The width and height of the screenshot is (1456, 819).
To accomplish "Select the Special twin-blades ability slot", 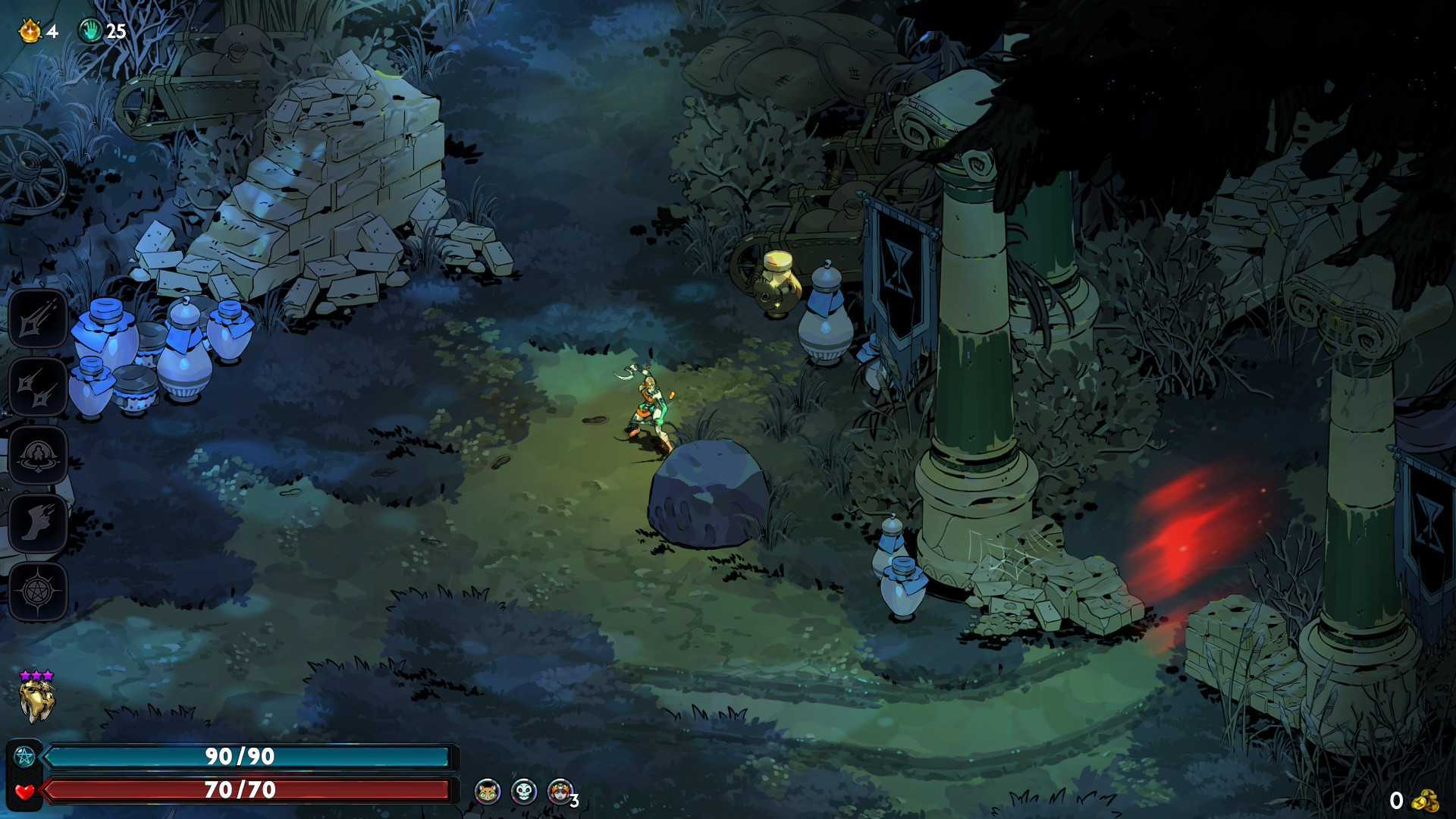I will (38, 388).
